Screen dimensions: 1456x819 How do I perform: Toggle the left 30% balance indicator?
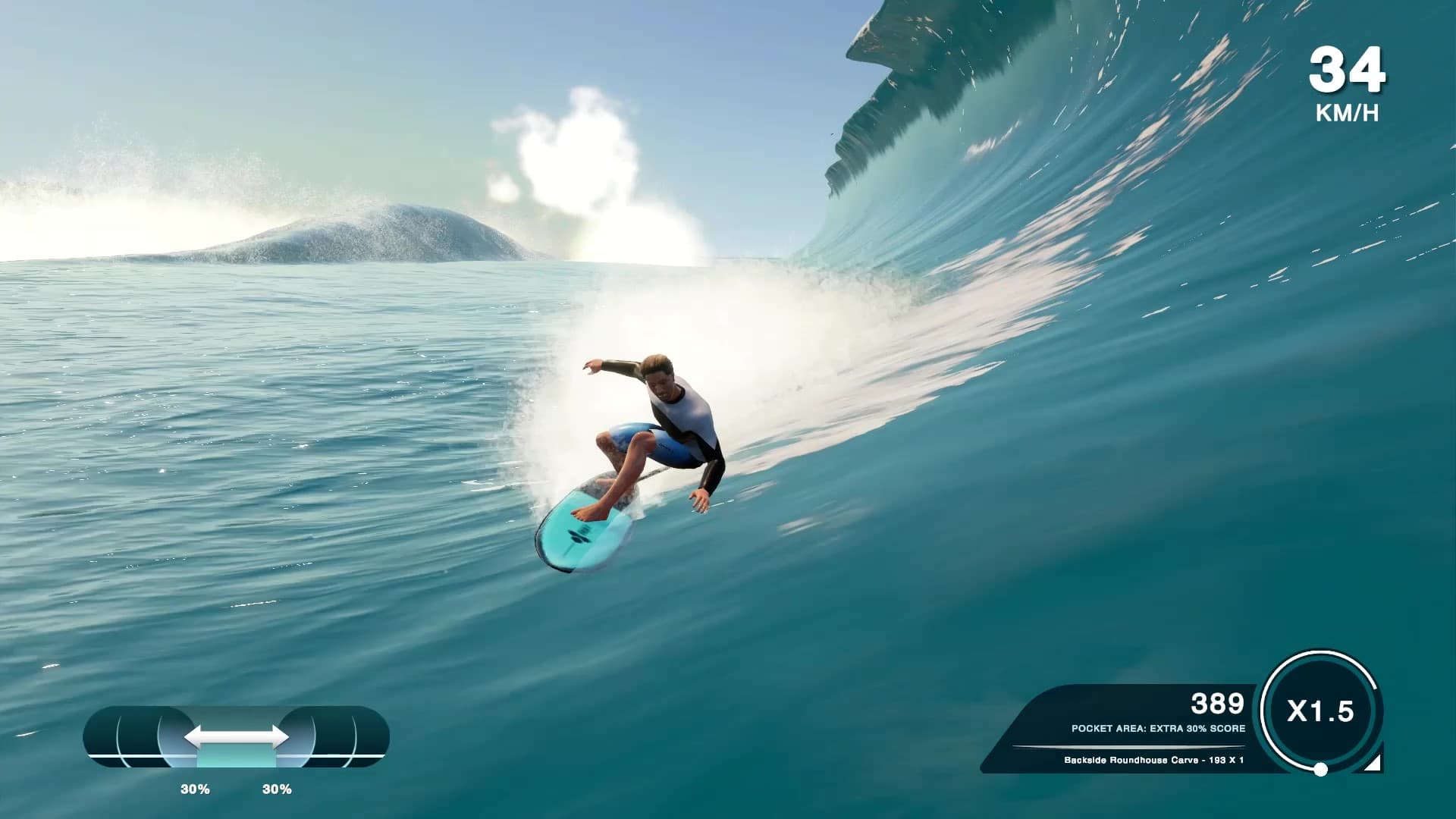(196, 789)
